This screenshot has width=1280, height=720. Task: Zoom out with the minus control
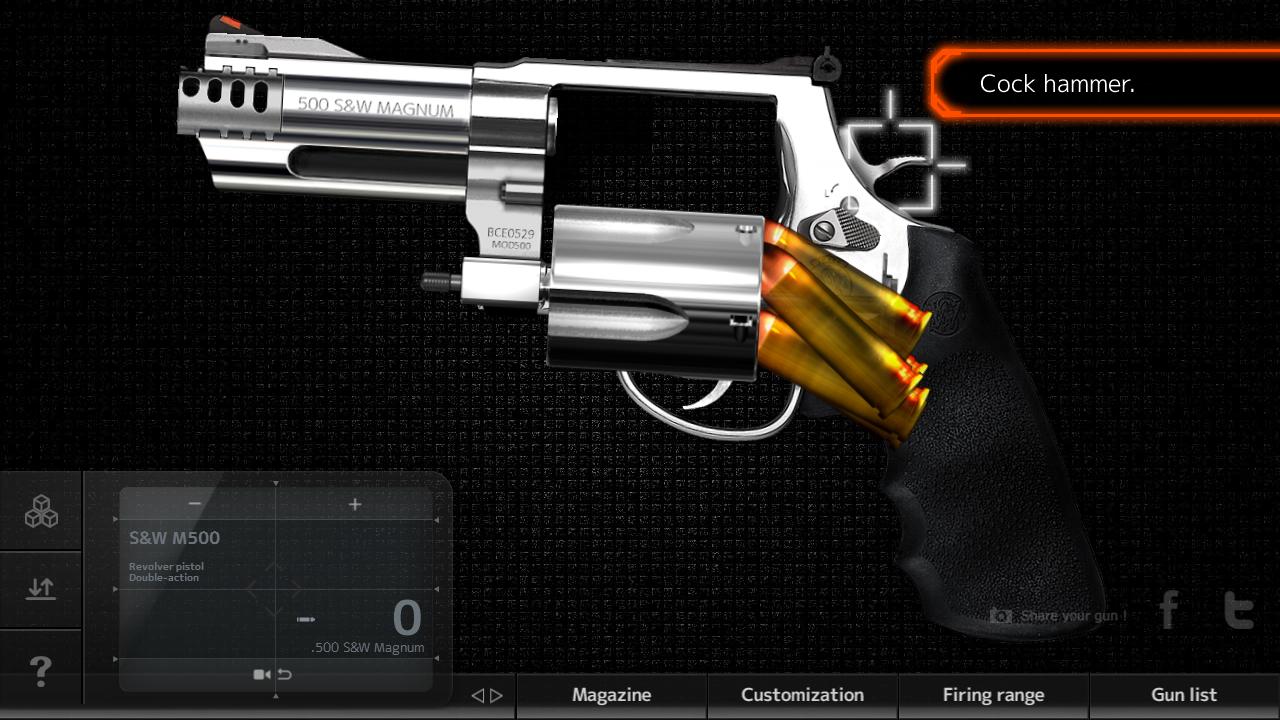pos(194,504)
